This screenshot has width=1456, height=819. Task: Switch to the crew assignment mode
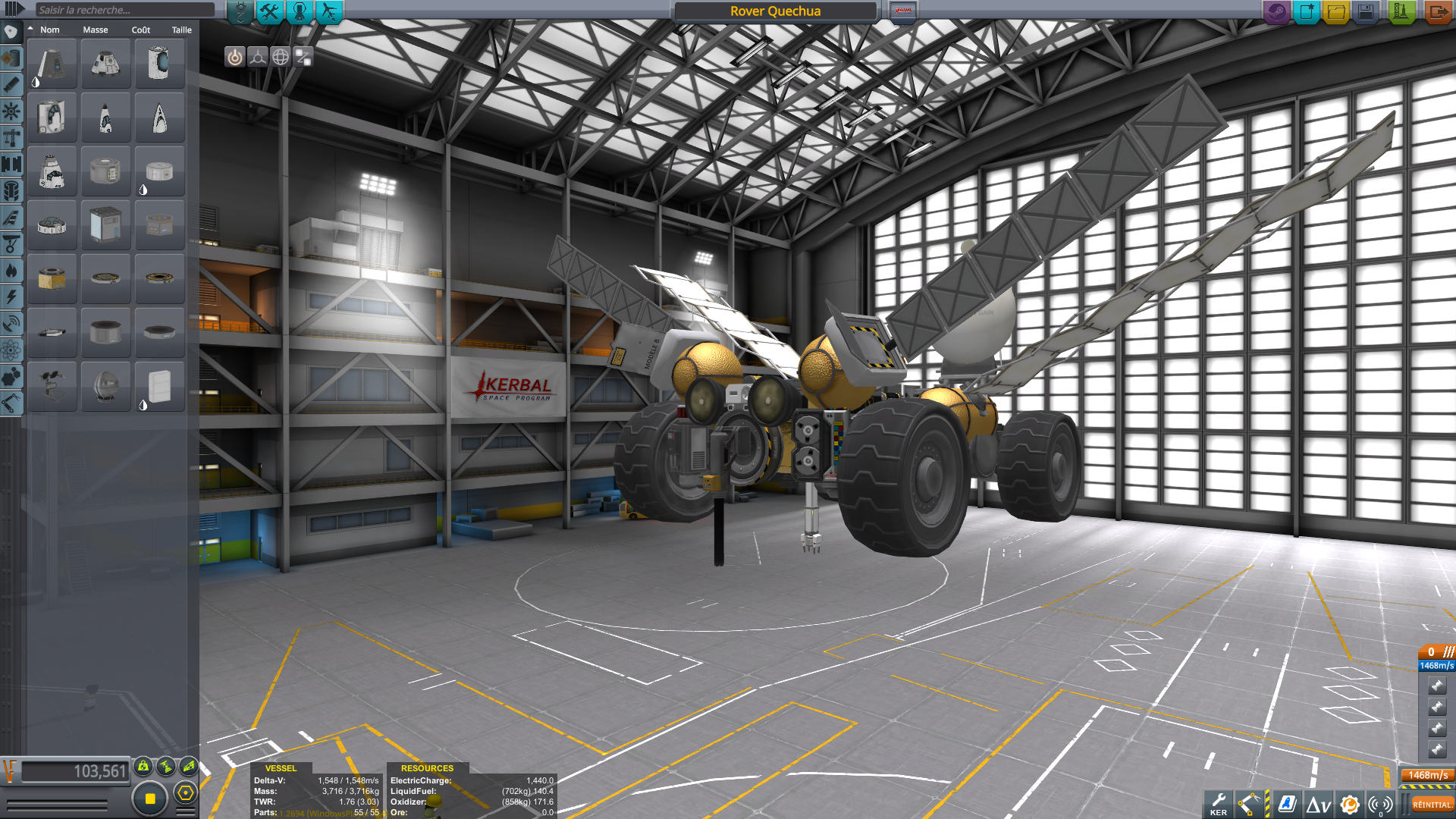(x=300, y=11)
